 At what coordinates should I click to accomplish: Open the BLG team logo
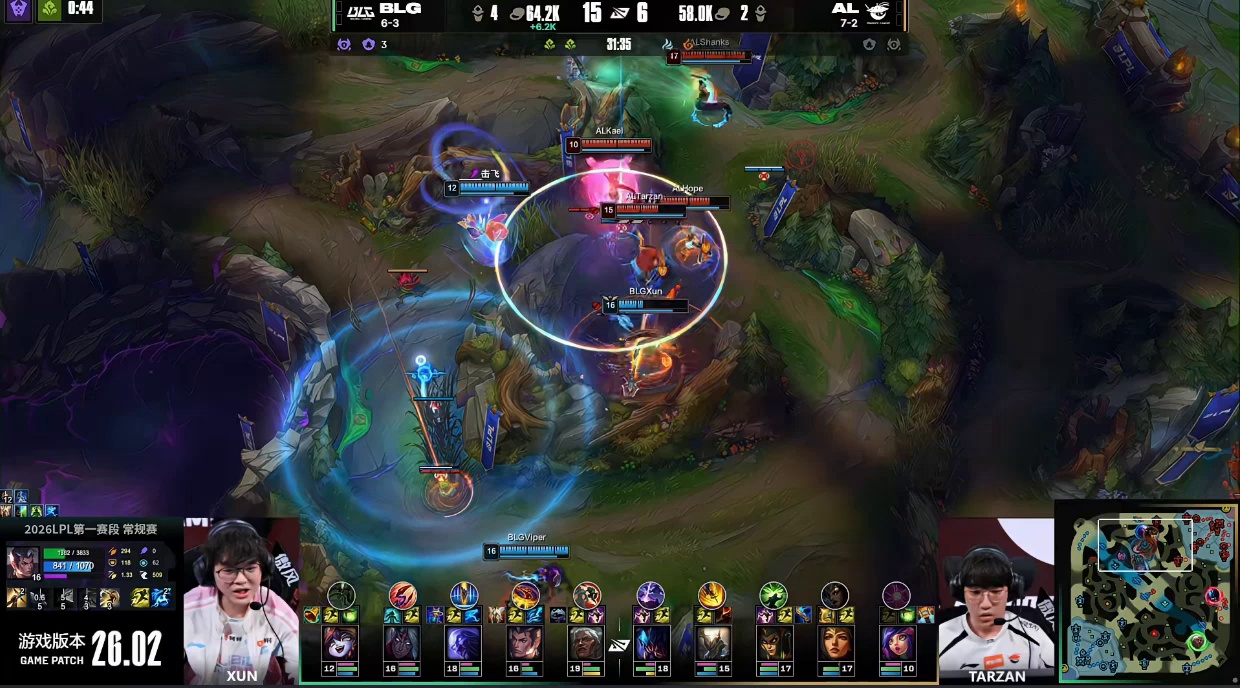(358, 12)
